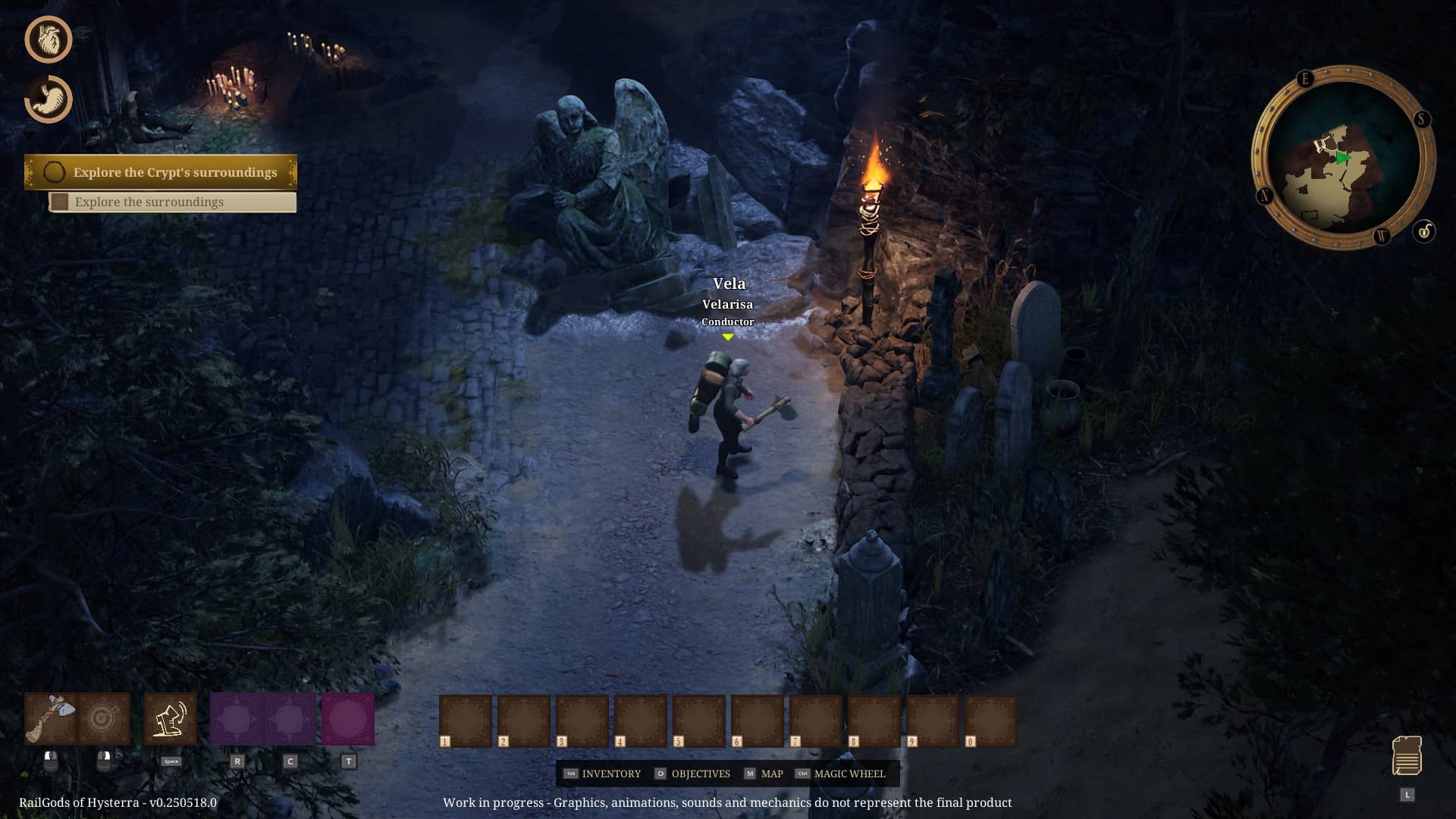Activate the boot dodge ability

coord(171,718)
